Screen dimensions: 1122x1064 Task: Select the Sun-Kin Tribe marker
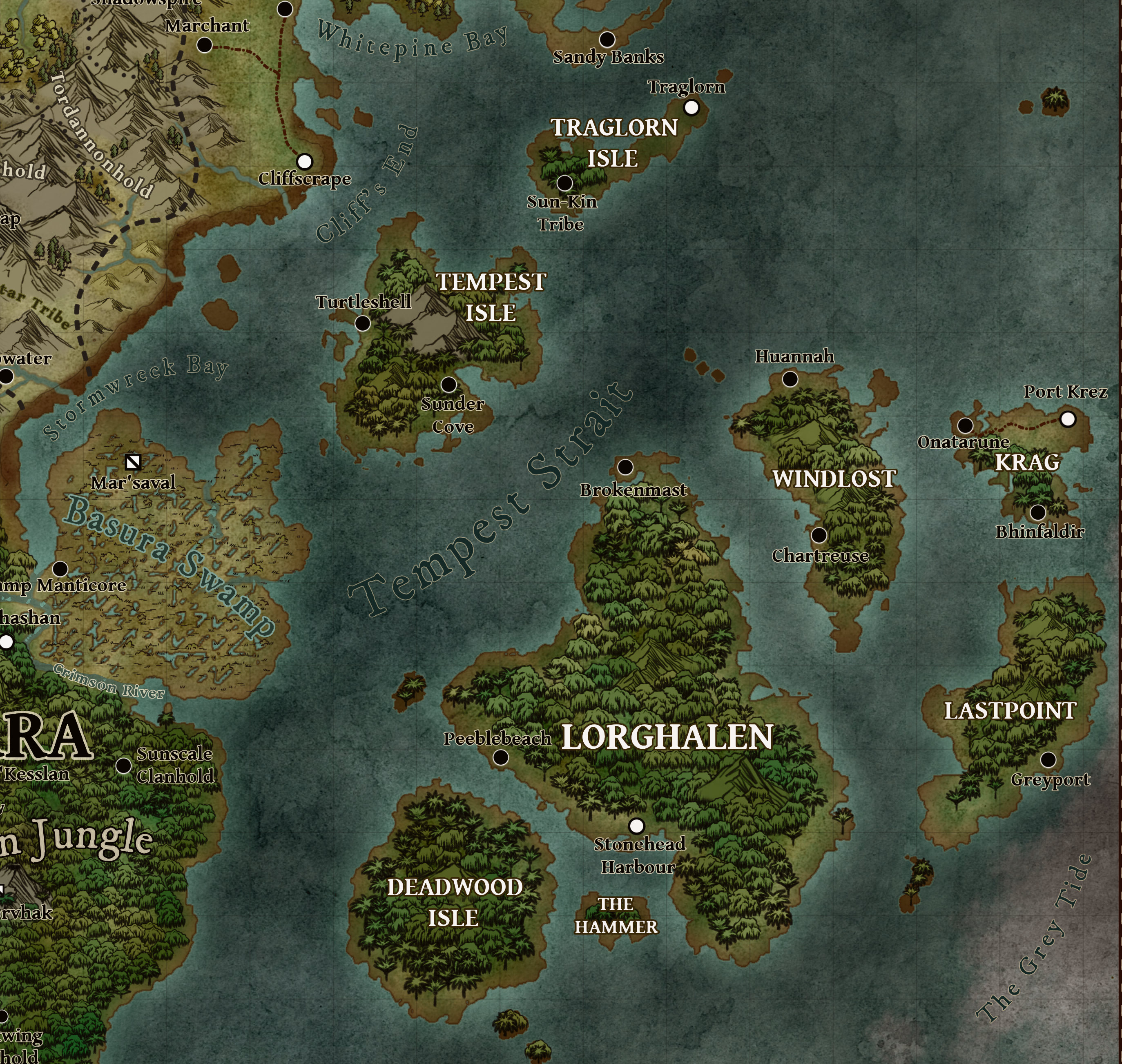click(564, 183)
